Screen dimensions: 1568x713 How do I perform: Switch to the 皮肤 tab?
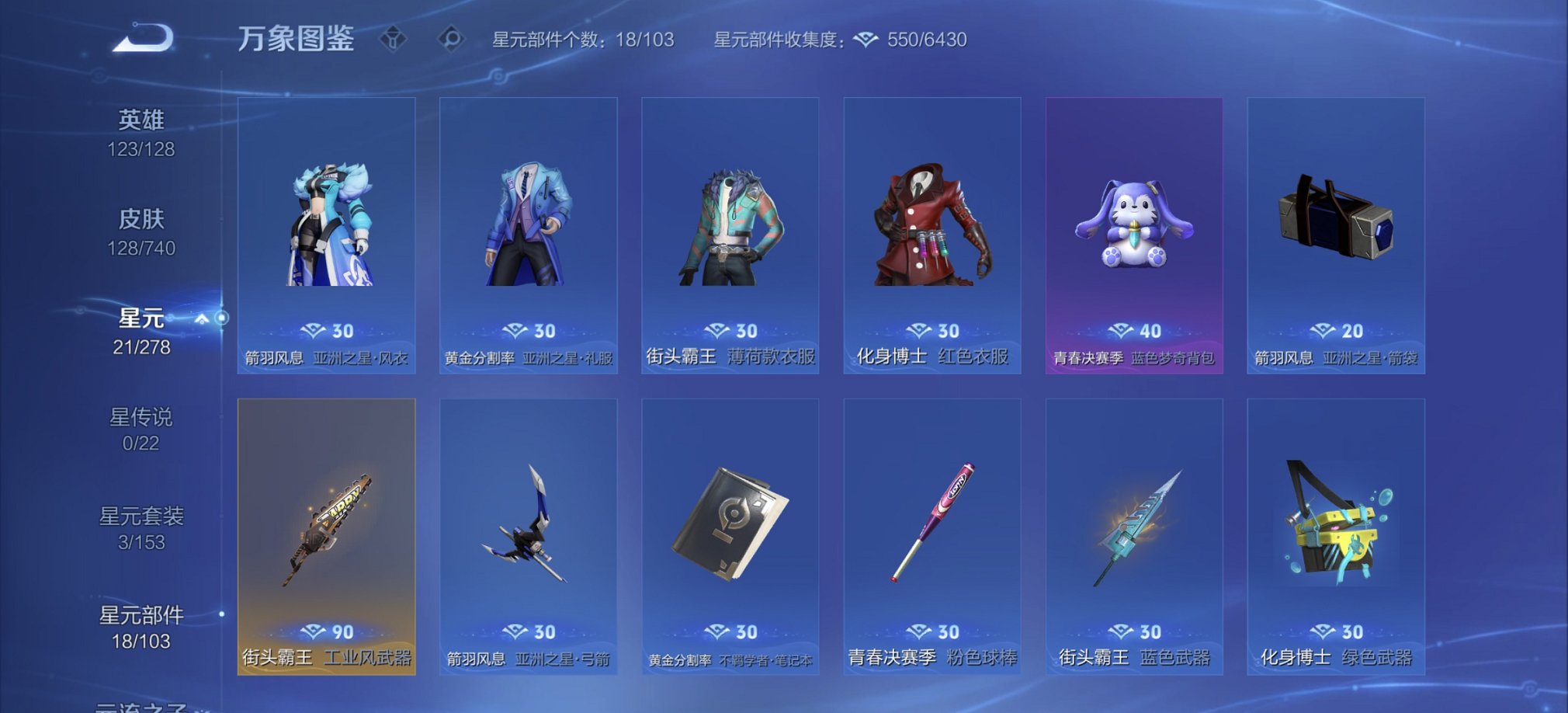[144, 233]
